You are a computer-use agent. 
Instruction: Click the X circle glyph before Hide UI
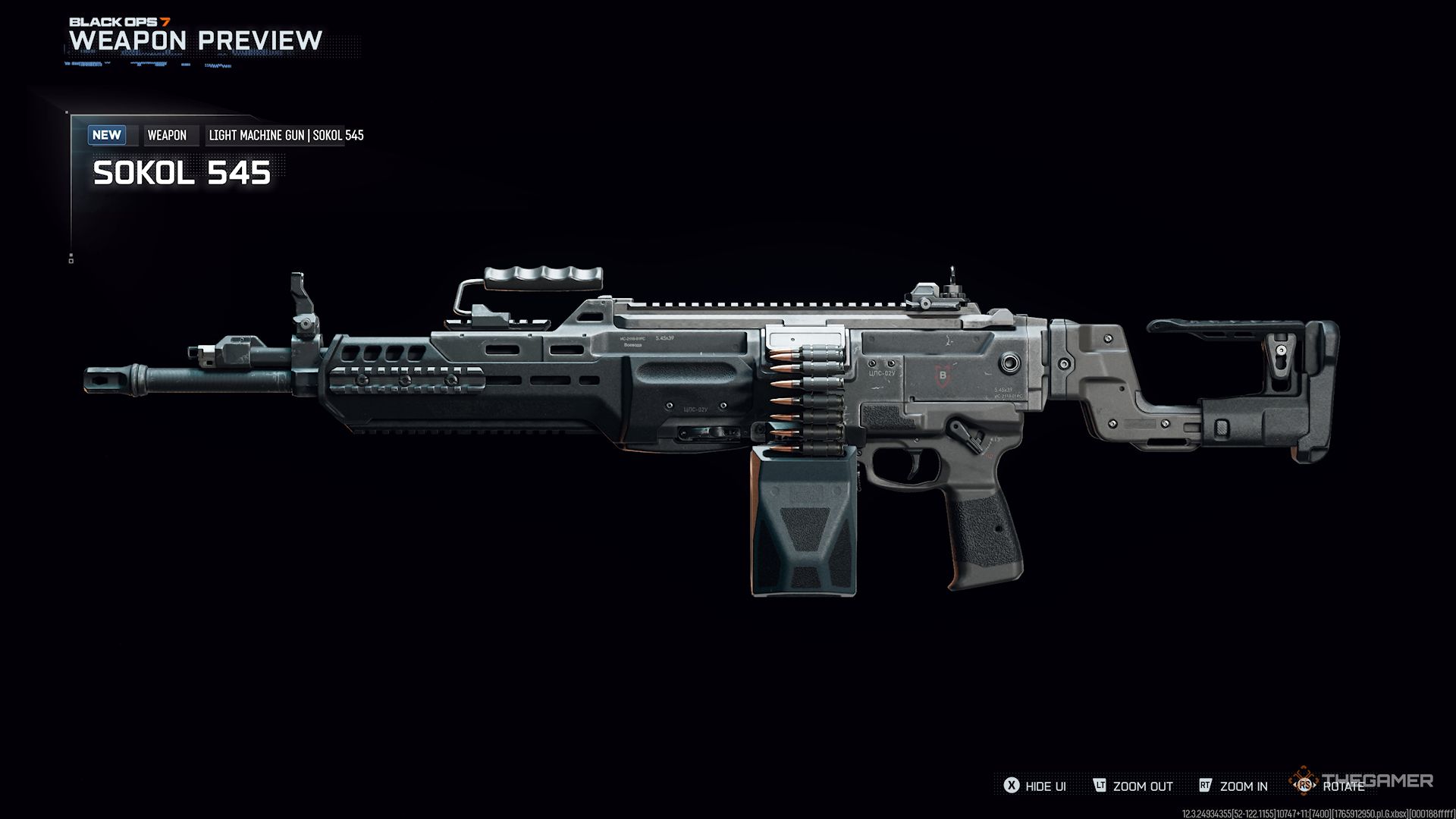point(1011,786)
